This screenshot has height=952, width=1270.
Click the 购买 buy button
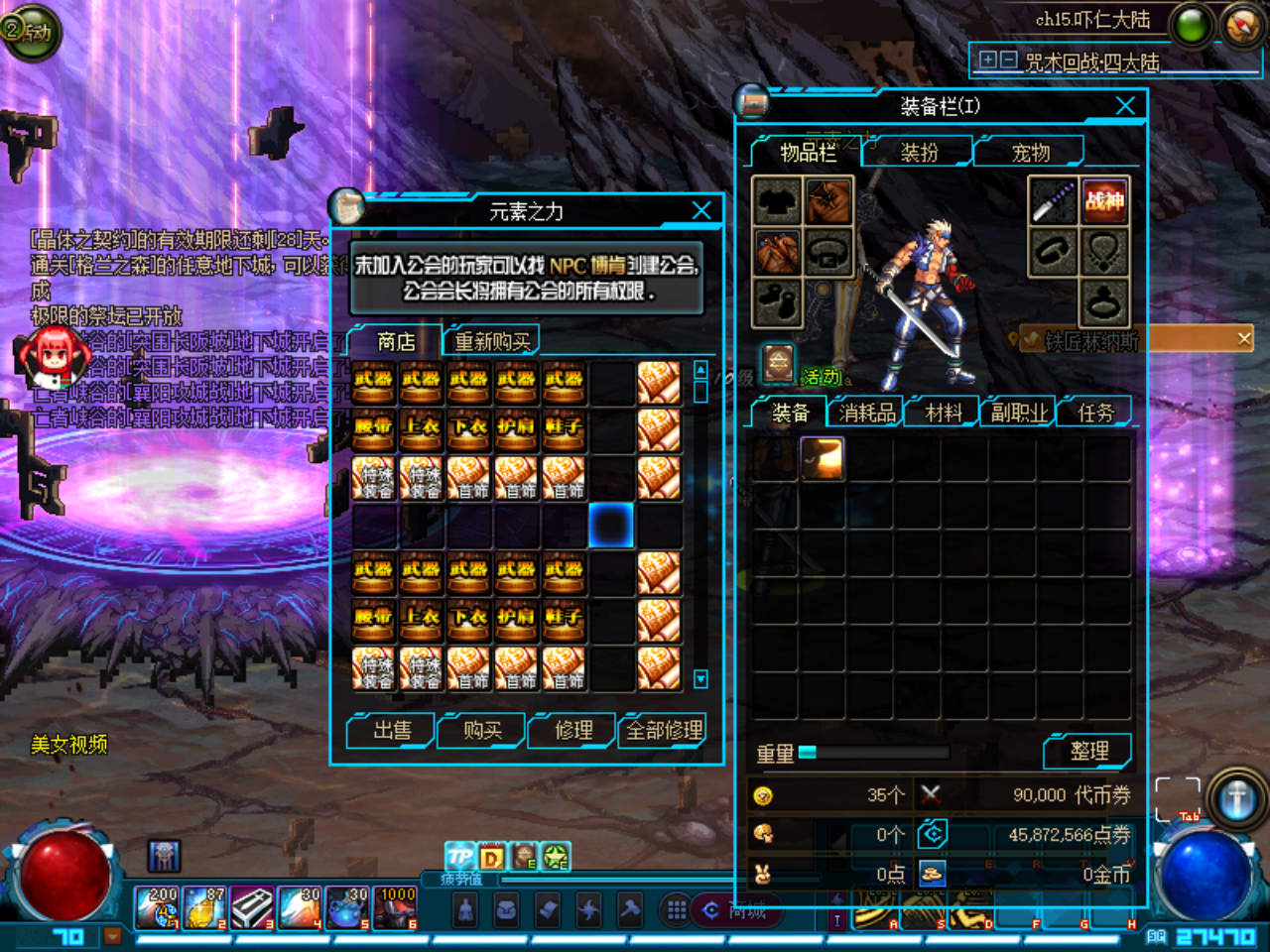pyautogui.click(x=482, y=731)
